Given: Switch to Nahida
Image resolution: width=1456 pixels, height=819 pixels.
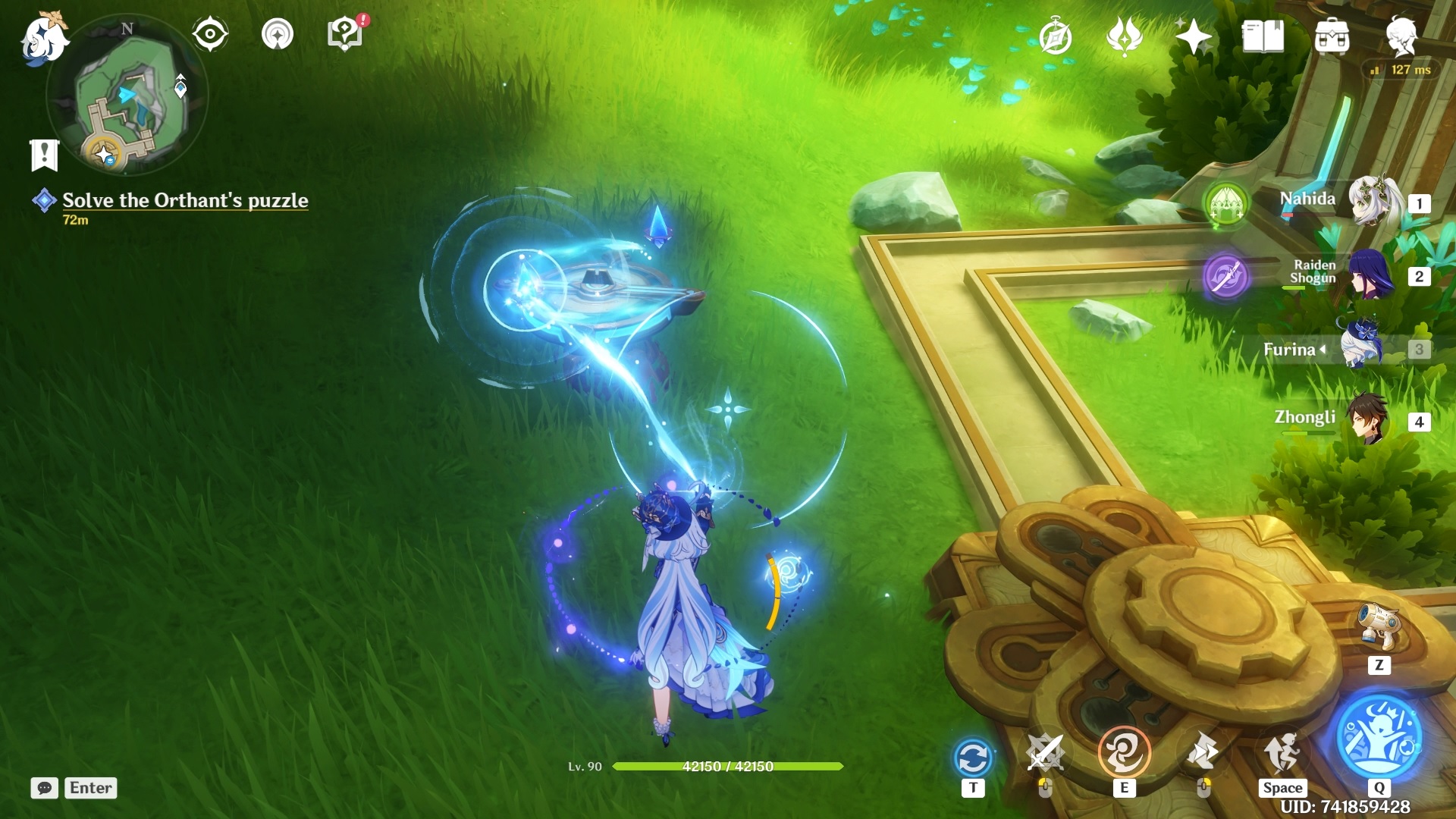Looking at the screenshot, I should point(1373,201).
